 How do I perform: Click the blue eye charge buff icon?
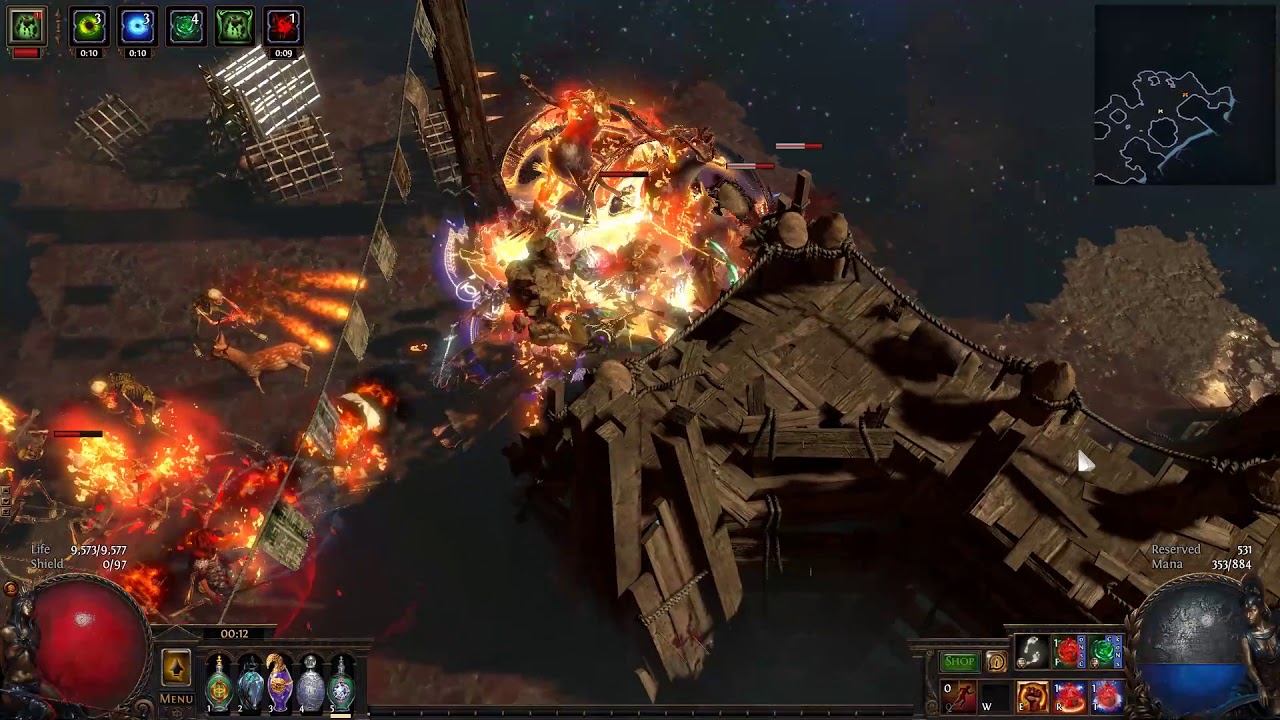coord(137,27)
